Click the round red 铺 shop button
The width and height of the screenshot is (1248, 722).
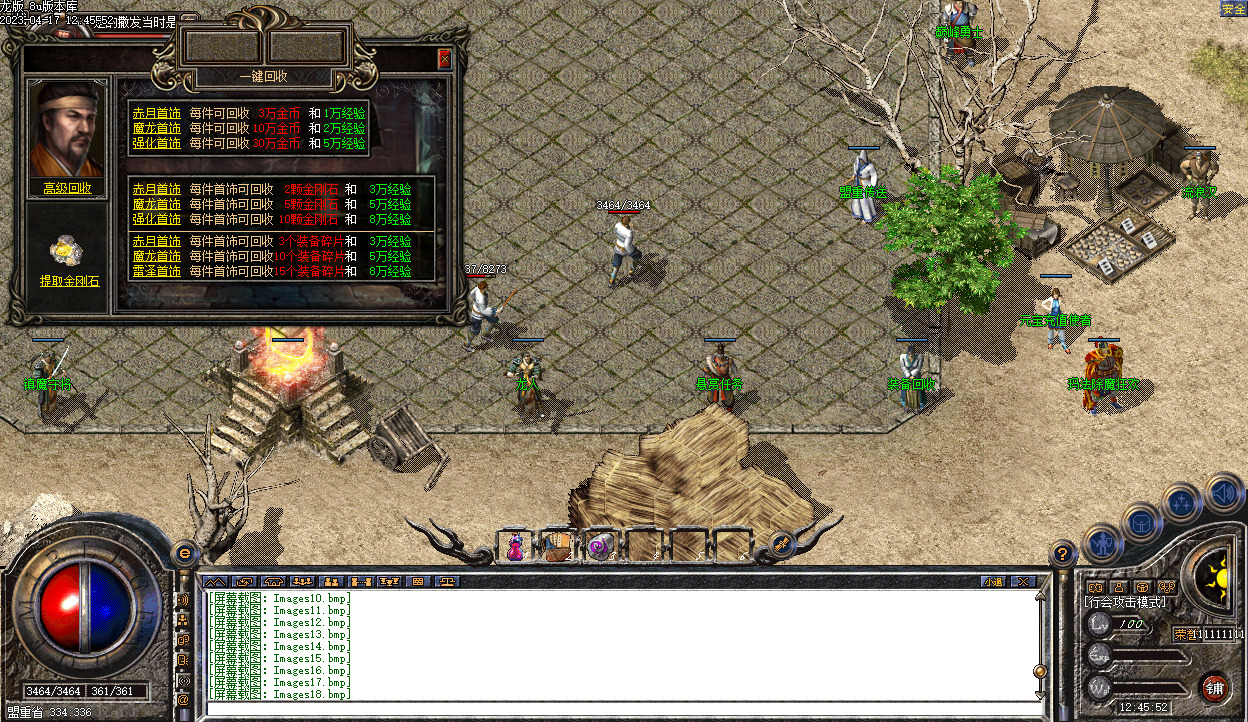tap(1215, 688)
